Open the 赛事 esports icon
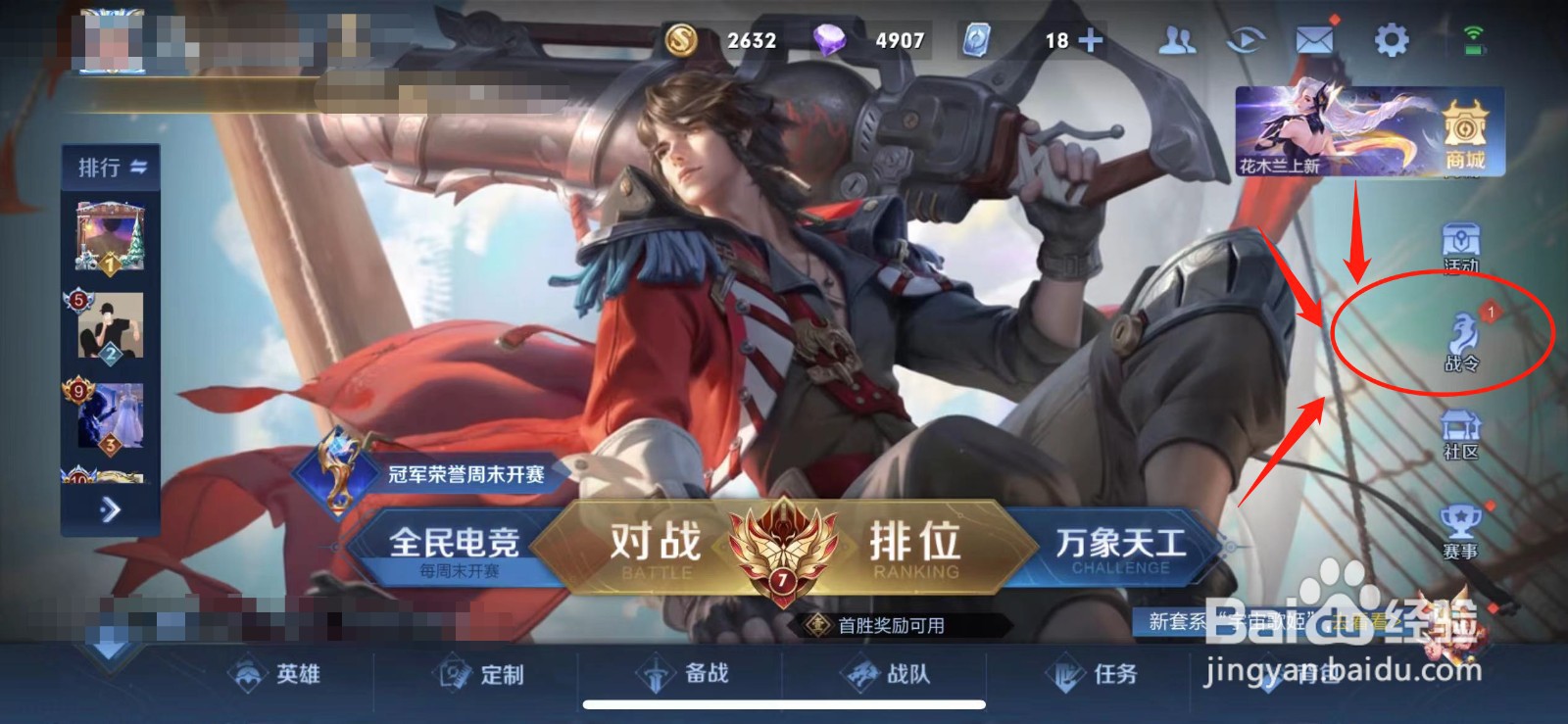The height and width of the screenshot is (724, 1568). (1461, 529)
